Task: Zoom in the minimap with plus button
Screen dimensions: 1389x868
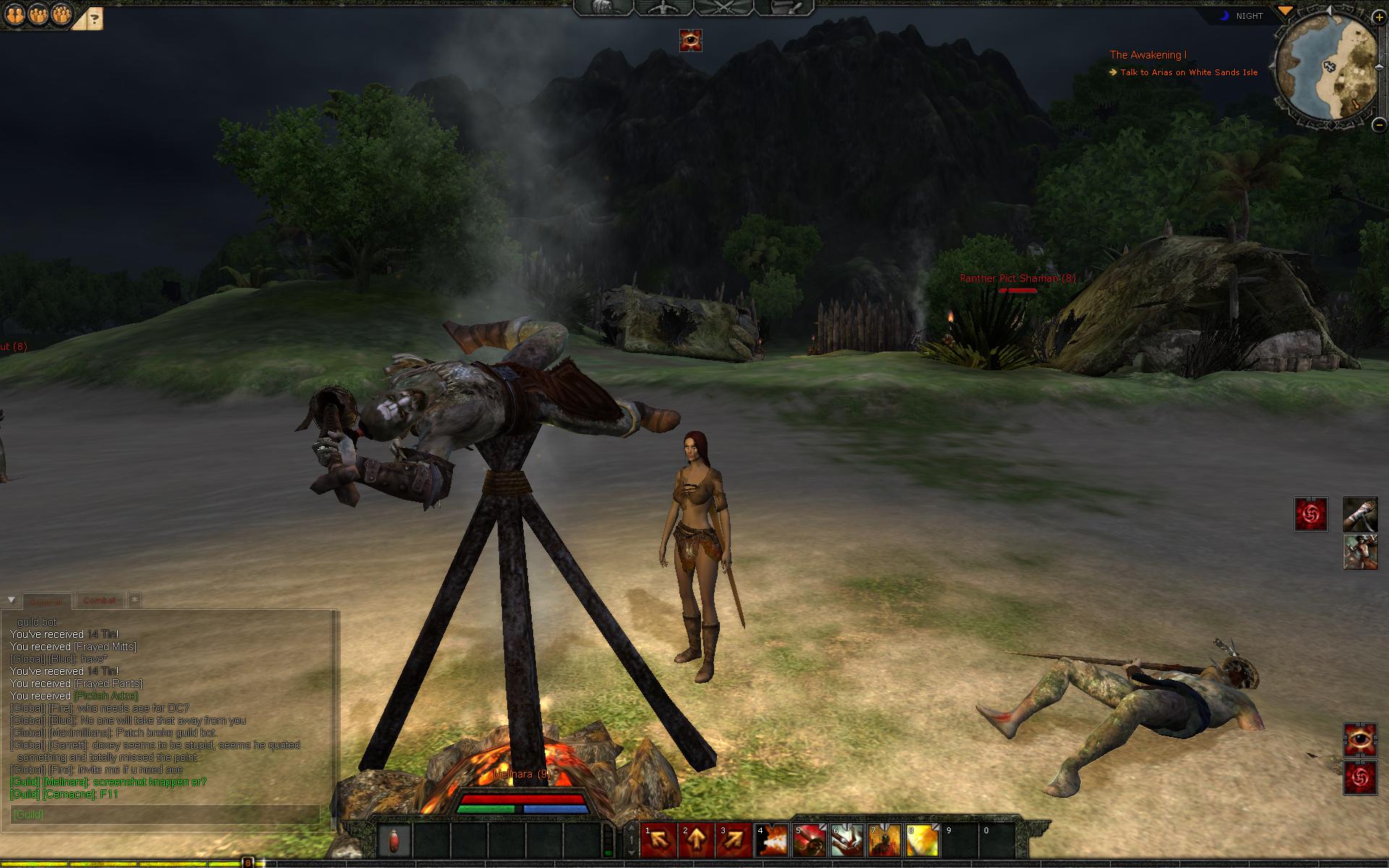Action: pos(1379,17)
